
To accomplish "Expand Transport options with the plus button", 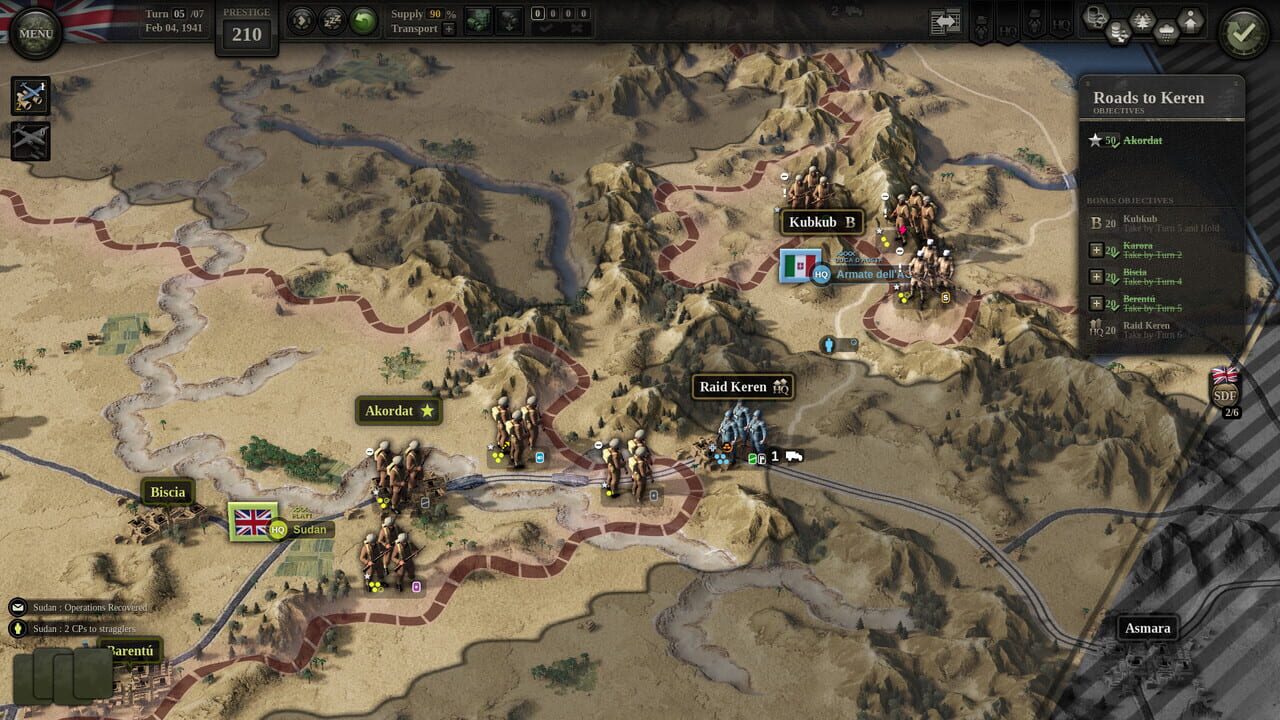I will click(449, 30).
